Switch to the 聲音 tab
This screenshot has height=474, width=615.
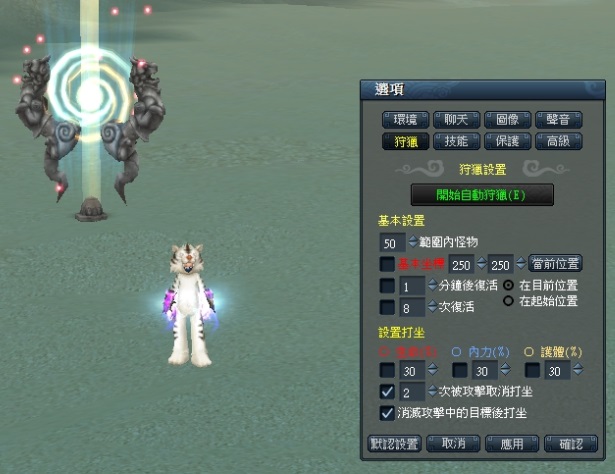tap(558, 120)
